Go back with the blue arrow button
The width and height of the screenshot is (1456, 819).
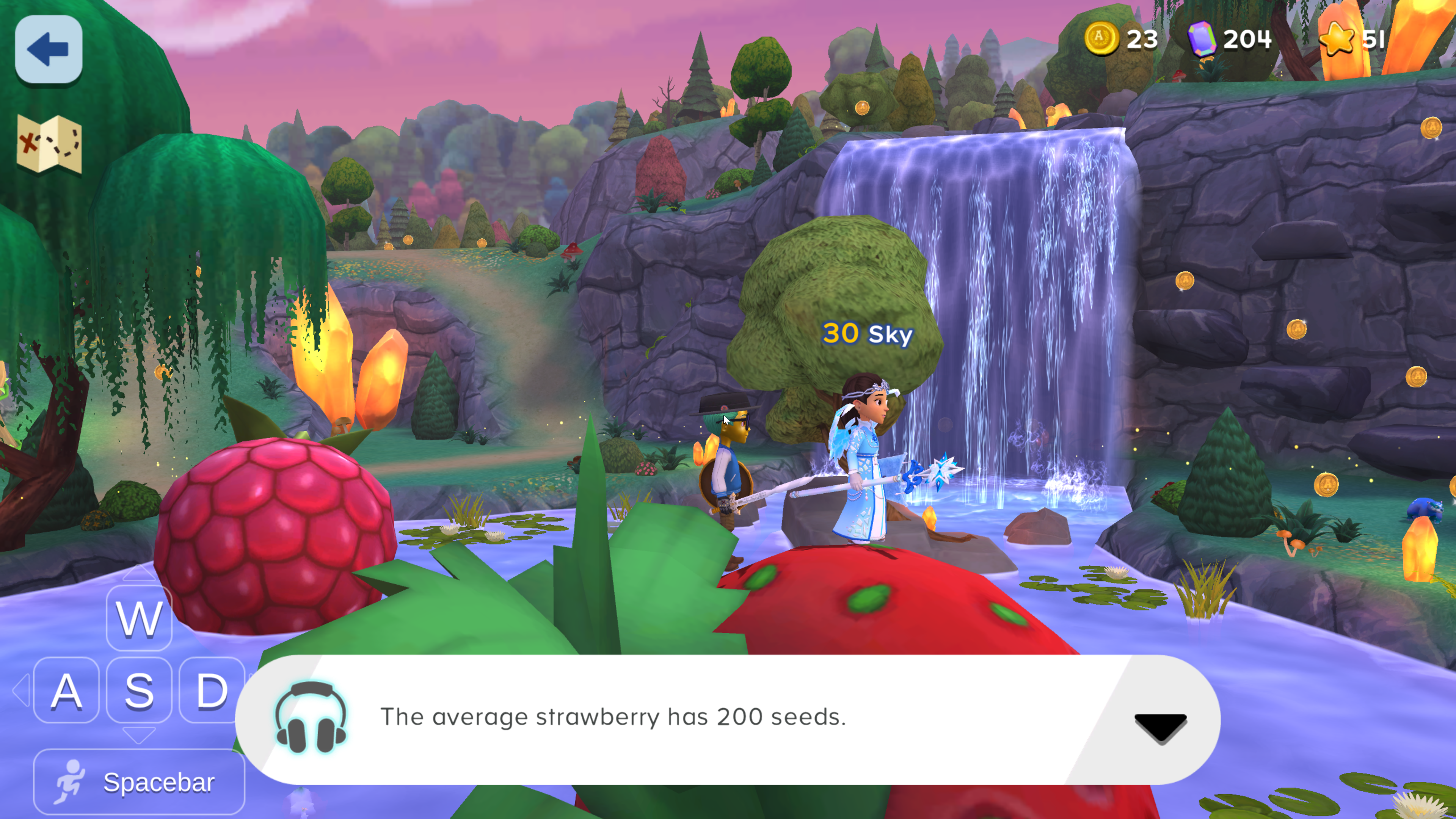point(49,49)
